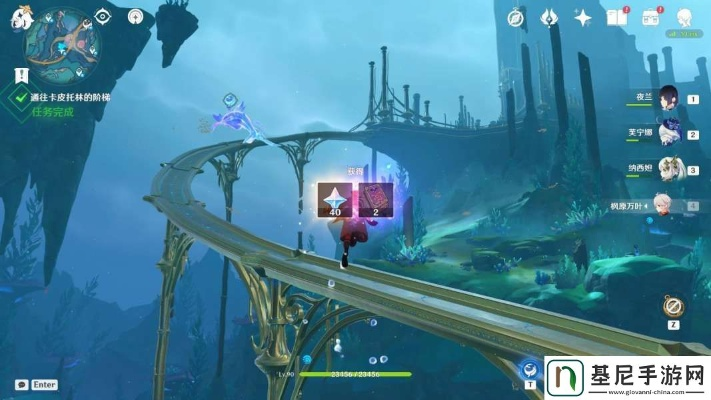Viewport: 711px width, 400px height.
Task: Click the round icon right of the eye
Action: tap(135, 16)
